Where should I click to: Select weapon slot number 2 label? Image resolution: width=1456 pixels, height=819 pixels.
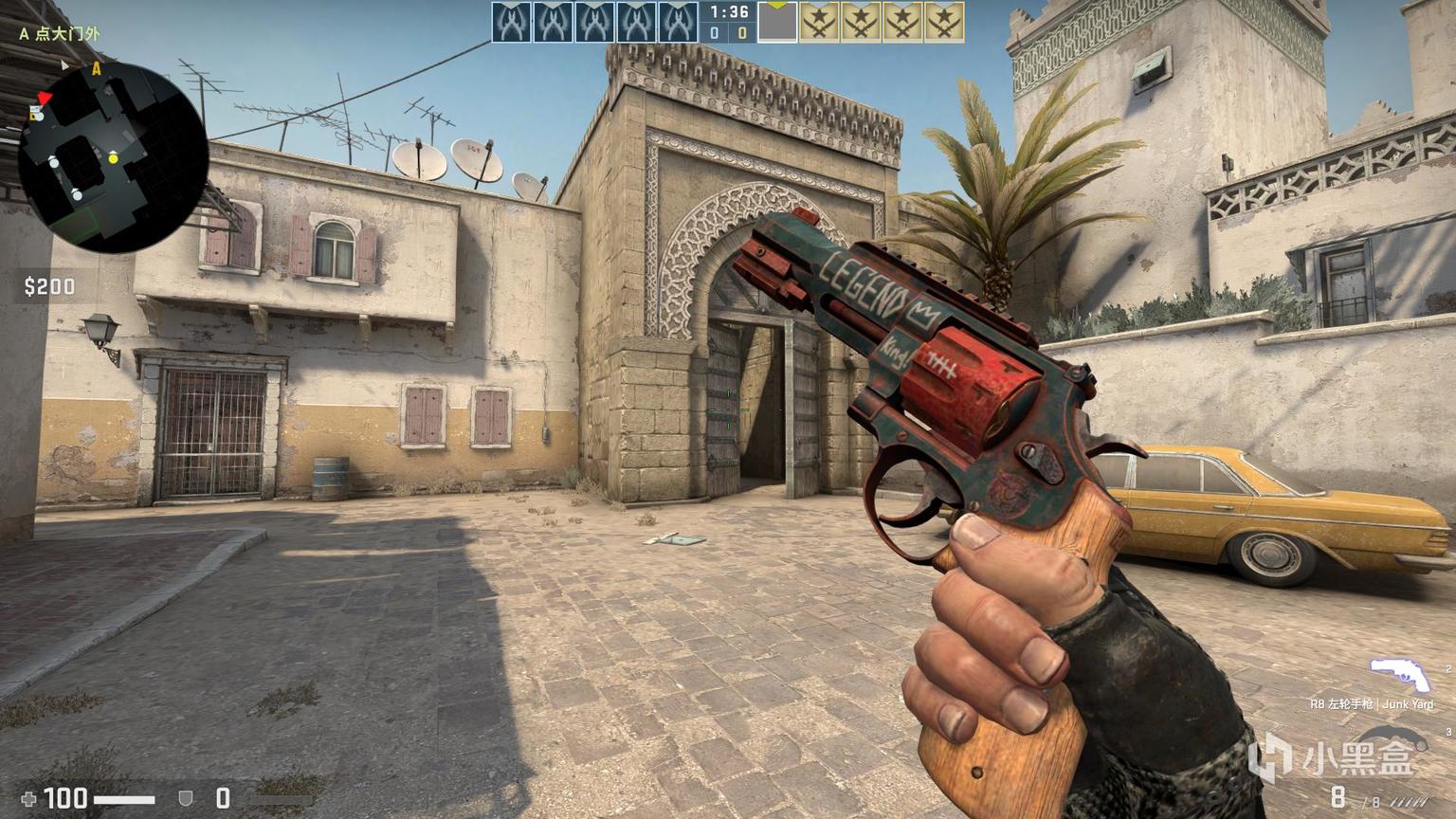1447,666
